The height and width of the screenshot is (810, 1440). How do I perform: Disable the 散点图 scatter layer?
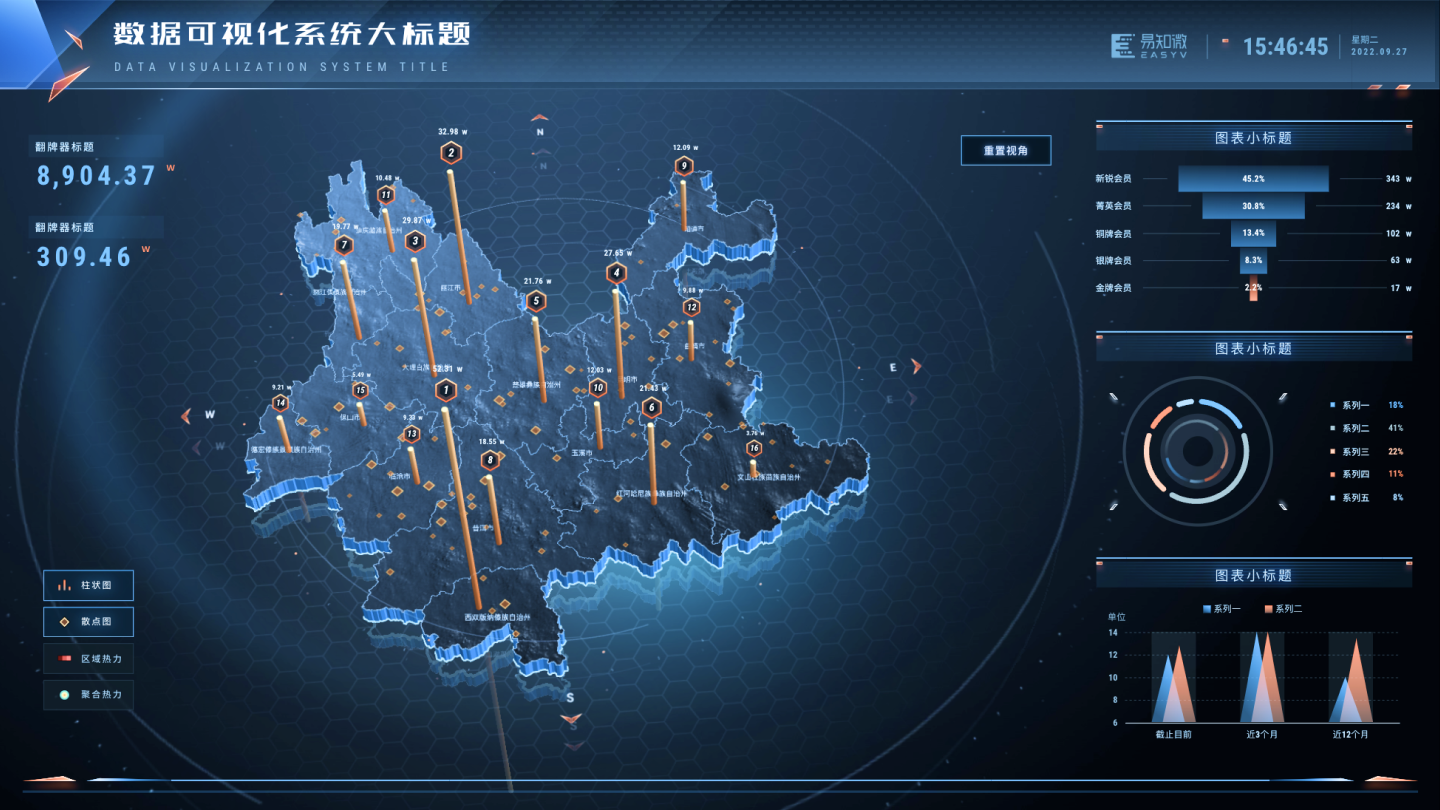(x=88, y=621)
